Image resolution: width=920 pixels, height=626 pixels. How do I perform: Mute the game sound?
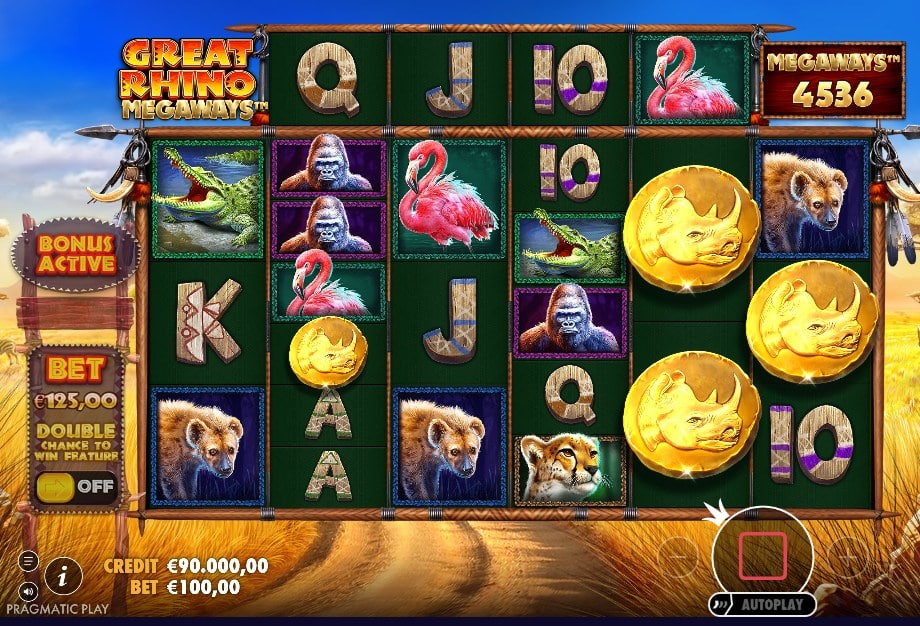[28, 590]
